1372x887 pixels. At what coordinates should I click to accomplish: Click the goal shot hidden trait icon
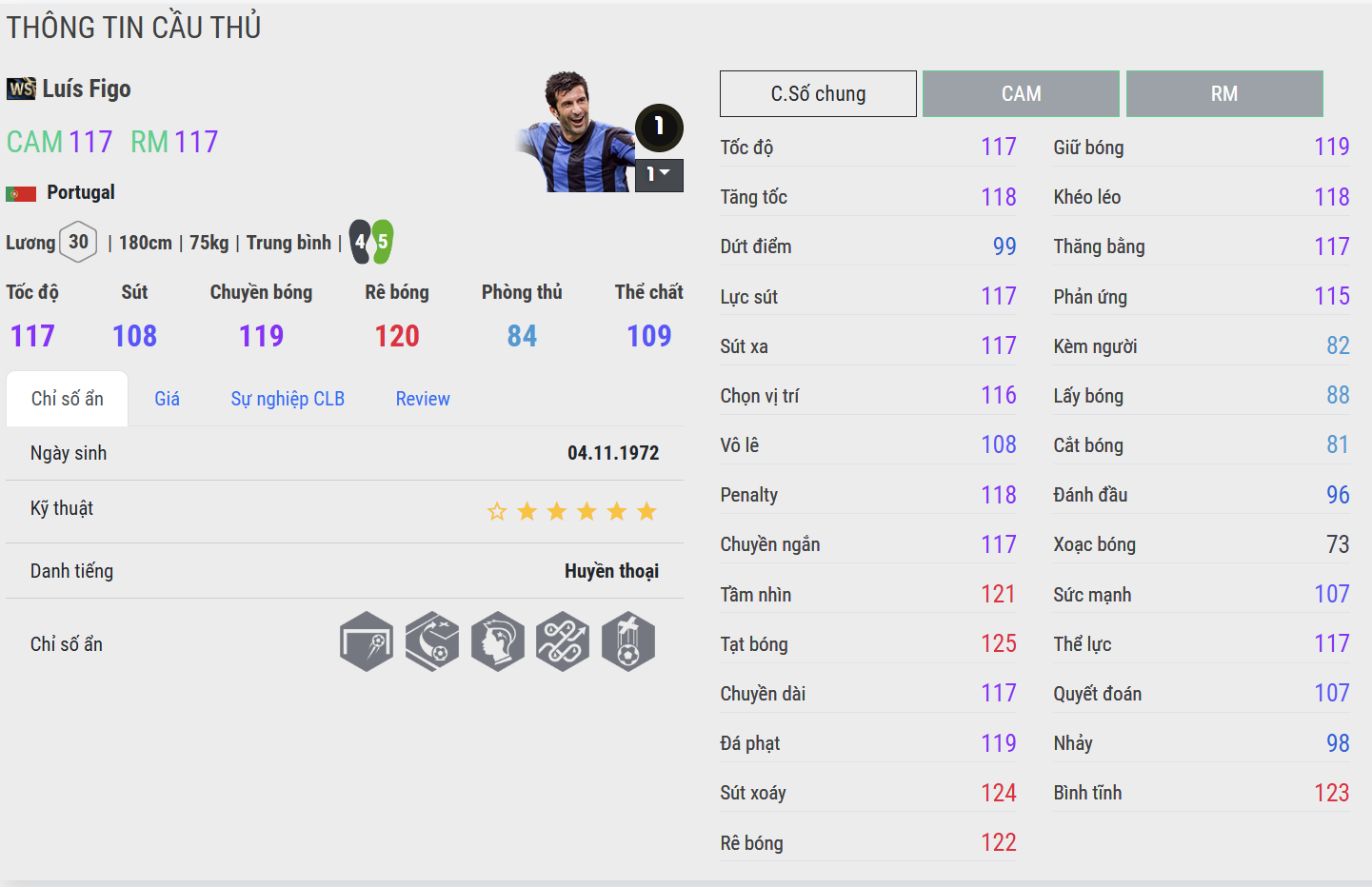(x=367, y=641)
